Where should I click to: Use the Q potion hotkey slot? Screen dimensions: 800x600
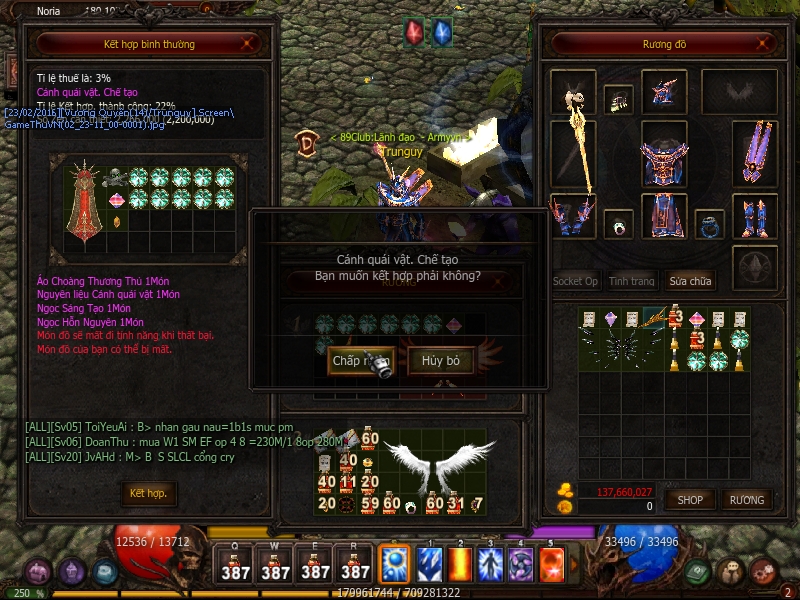point(236,564)
